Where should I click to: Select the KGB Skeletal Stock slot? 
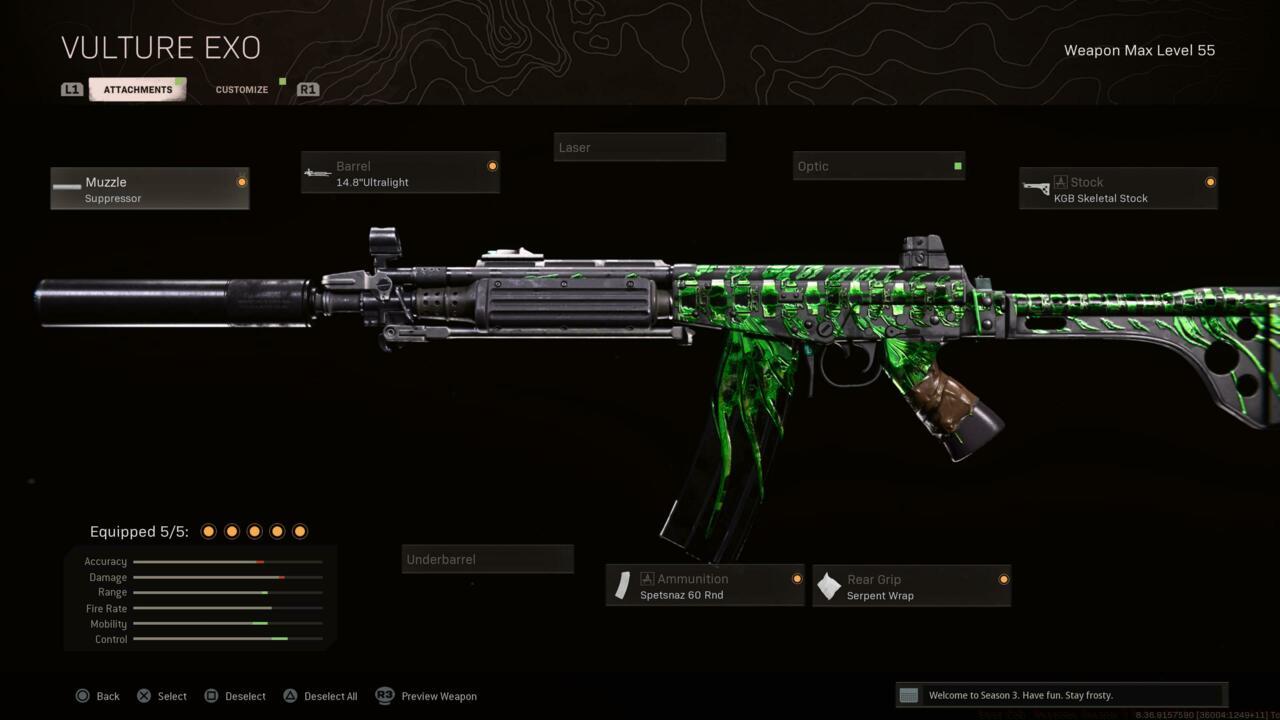pos(1118,189)
